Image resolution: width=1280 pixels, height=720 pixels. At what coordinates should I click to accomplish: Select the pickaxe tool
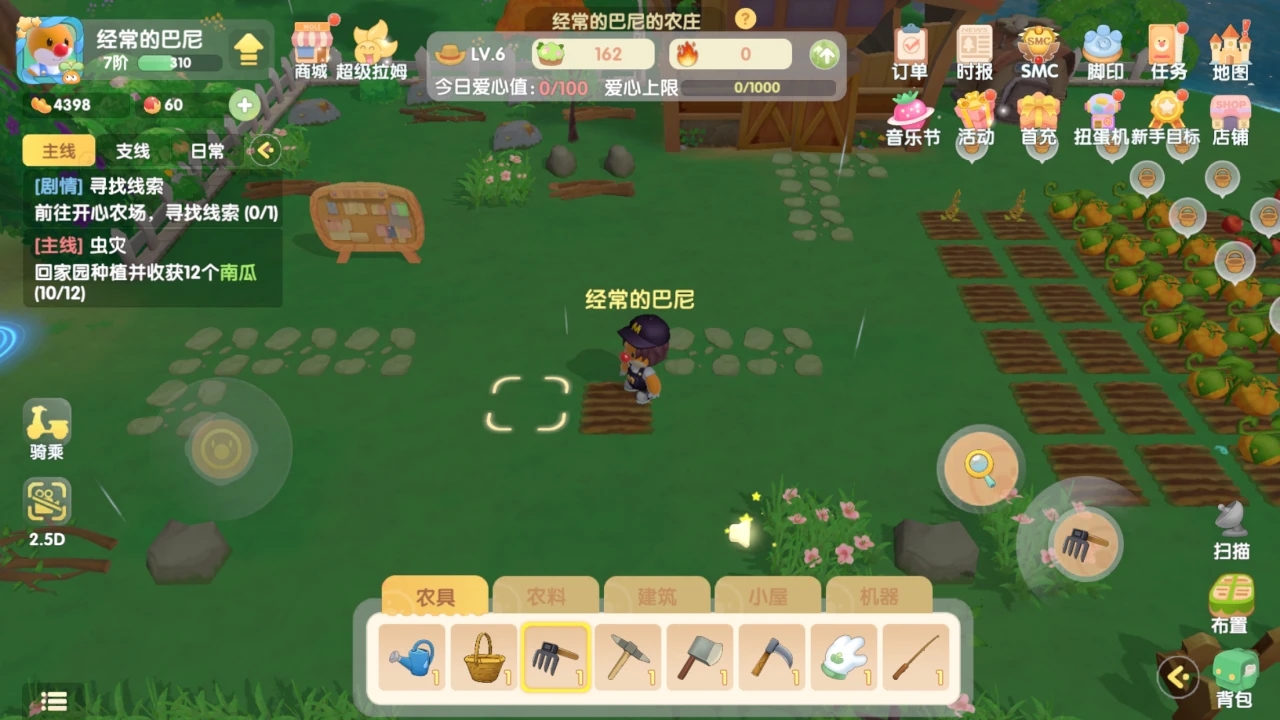pyautogui.click(x=628, y=657)
